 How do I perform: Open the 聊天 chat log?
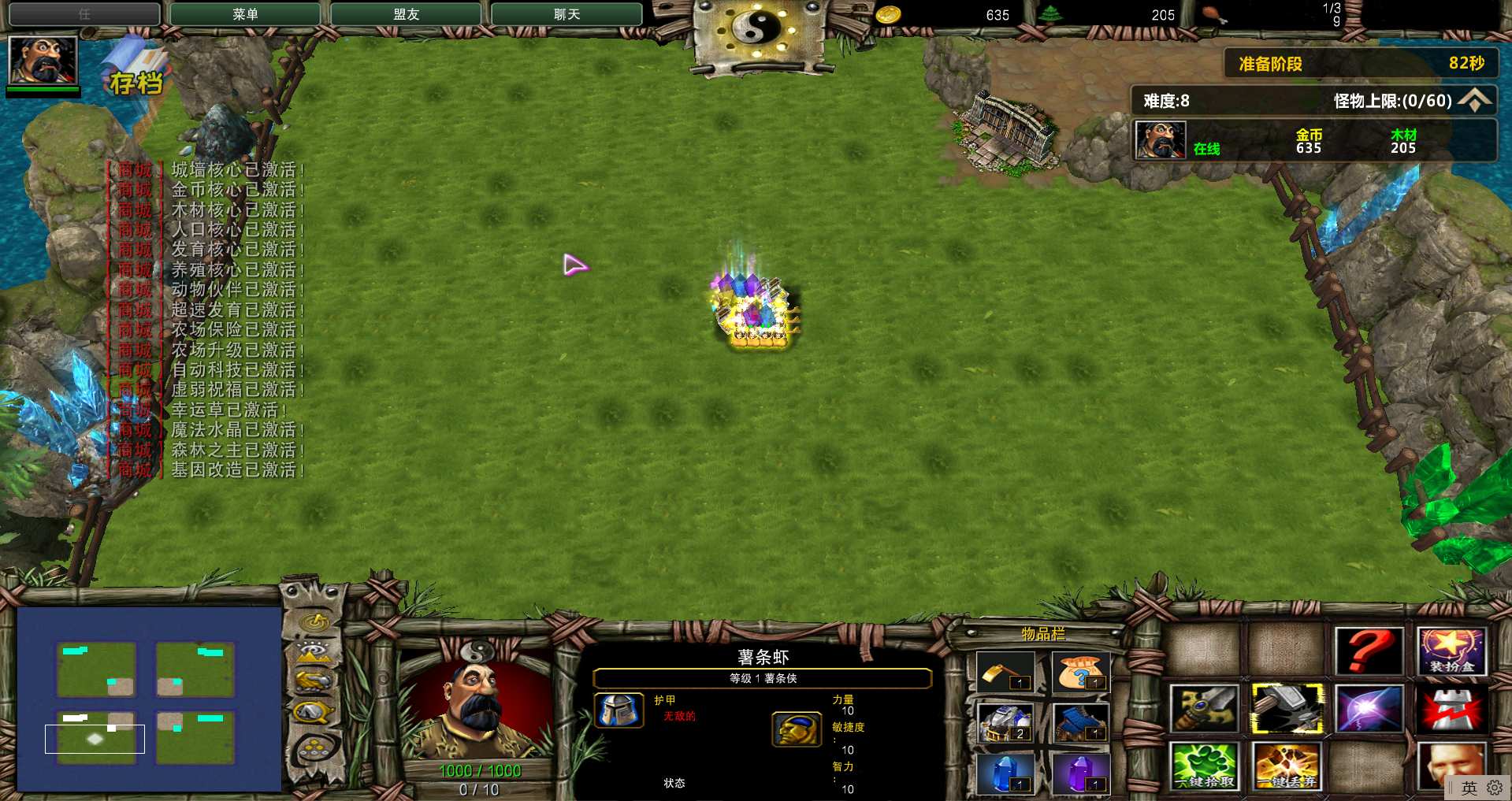click(x=567, y=14)
